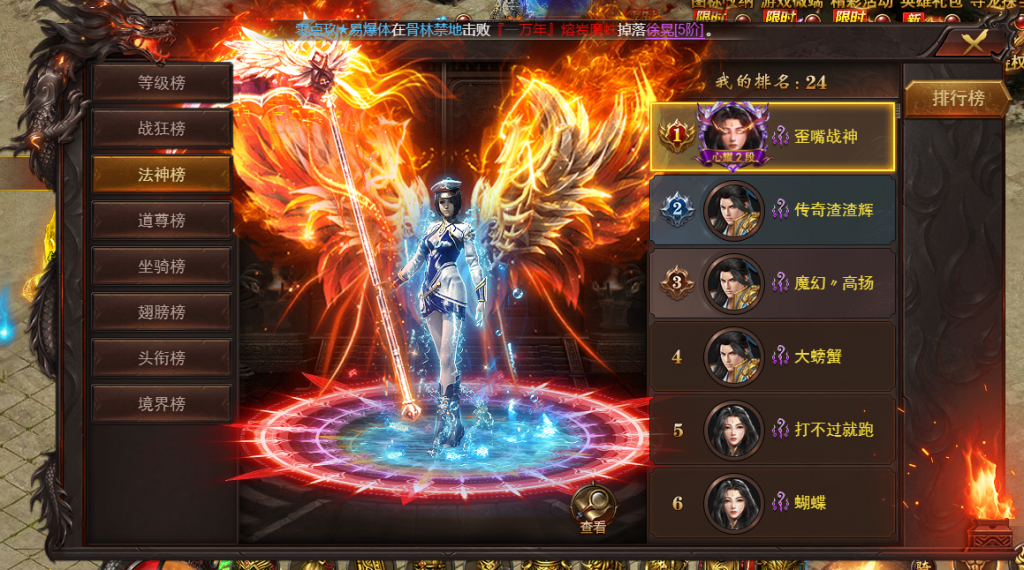Show the 道尊榜 leaderboard

[x=162, y=220]
